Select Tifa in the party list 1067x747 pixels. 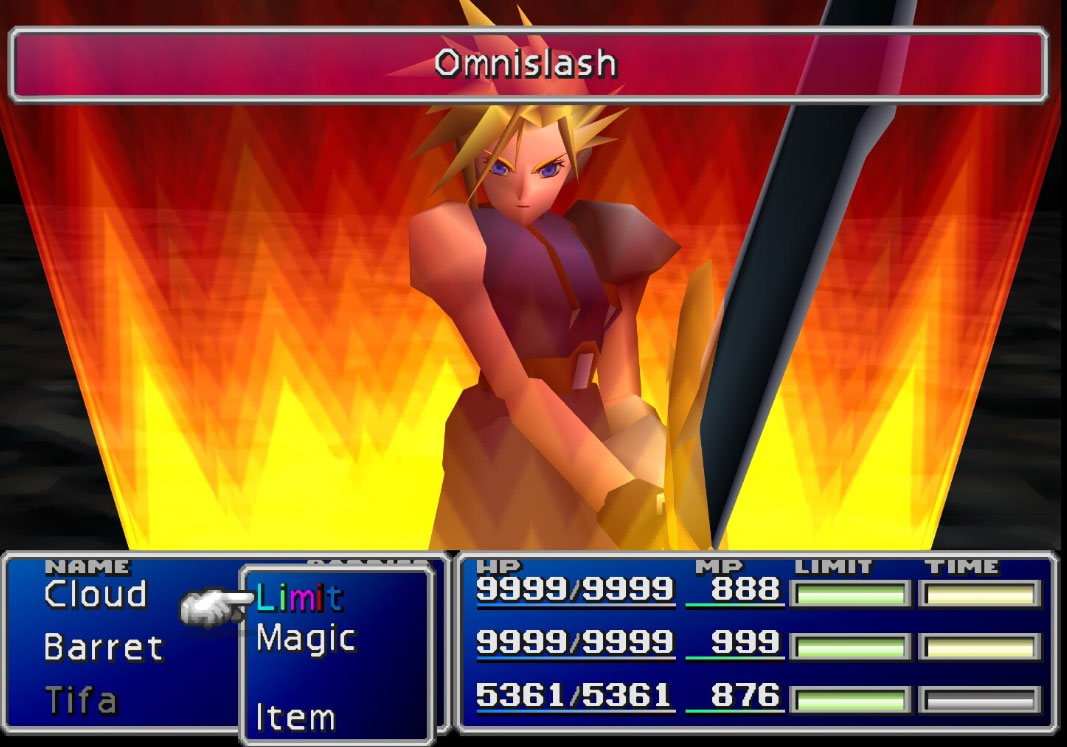pyautogui.click(x=81, y=700)
